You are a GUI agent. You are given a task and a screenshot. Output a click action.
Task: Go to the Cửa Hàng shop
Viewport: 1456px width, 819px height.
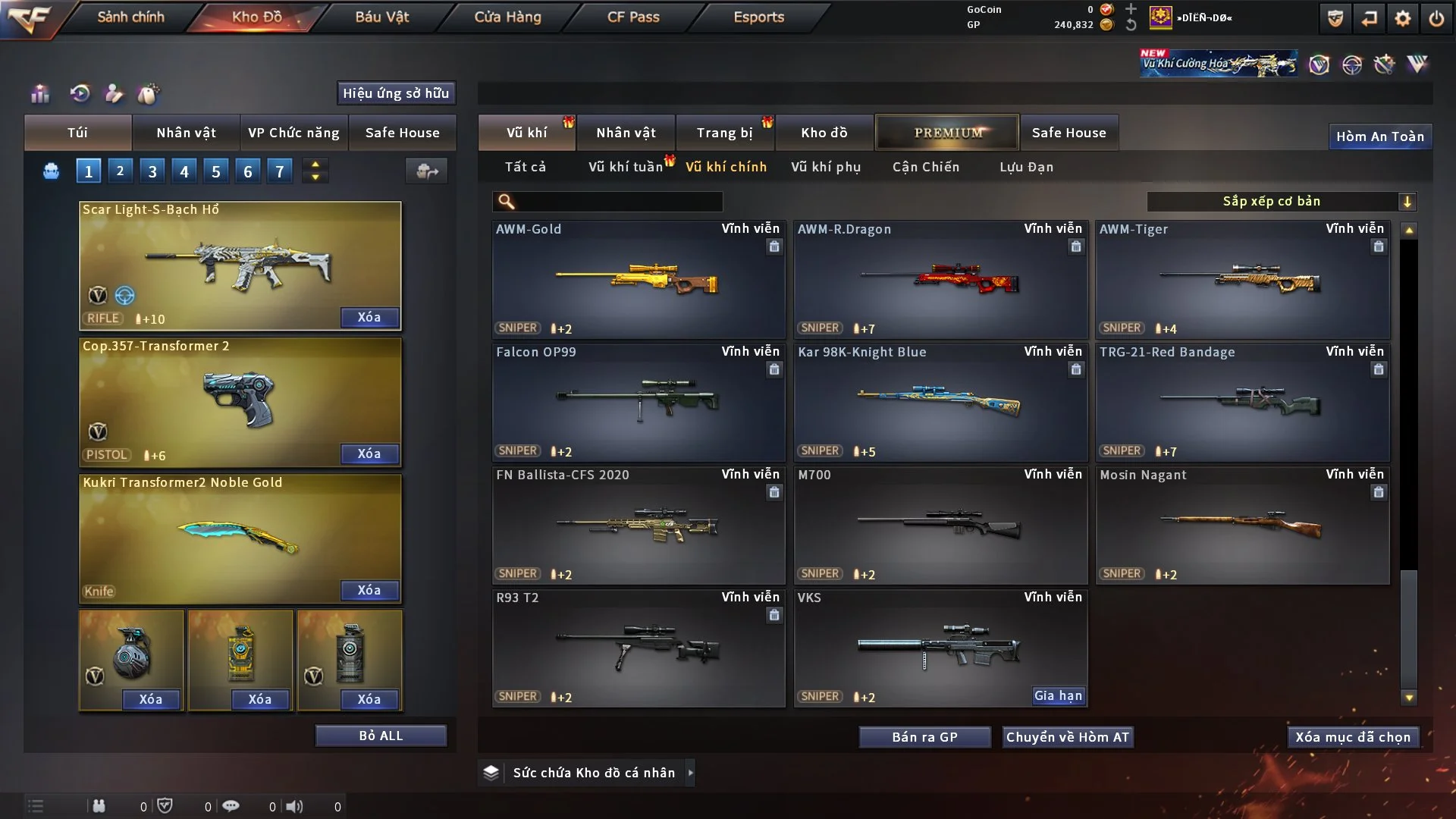[x=507, y=17]
